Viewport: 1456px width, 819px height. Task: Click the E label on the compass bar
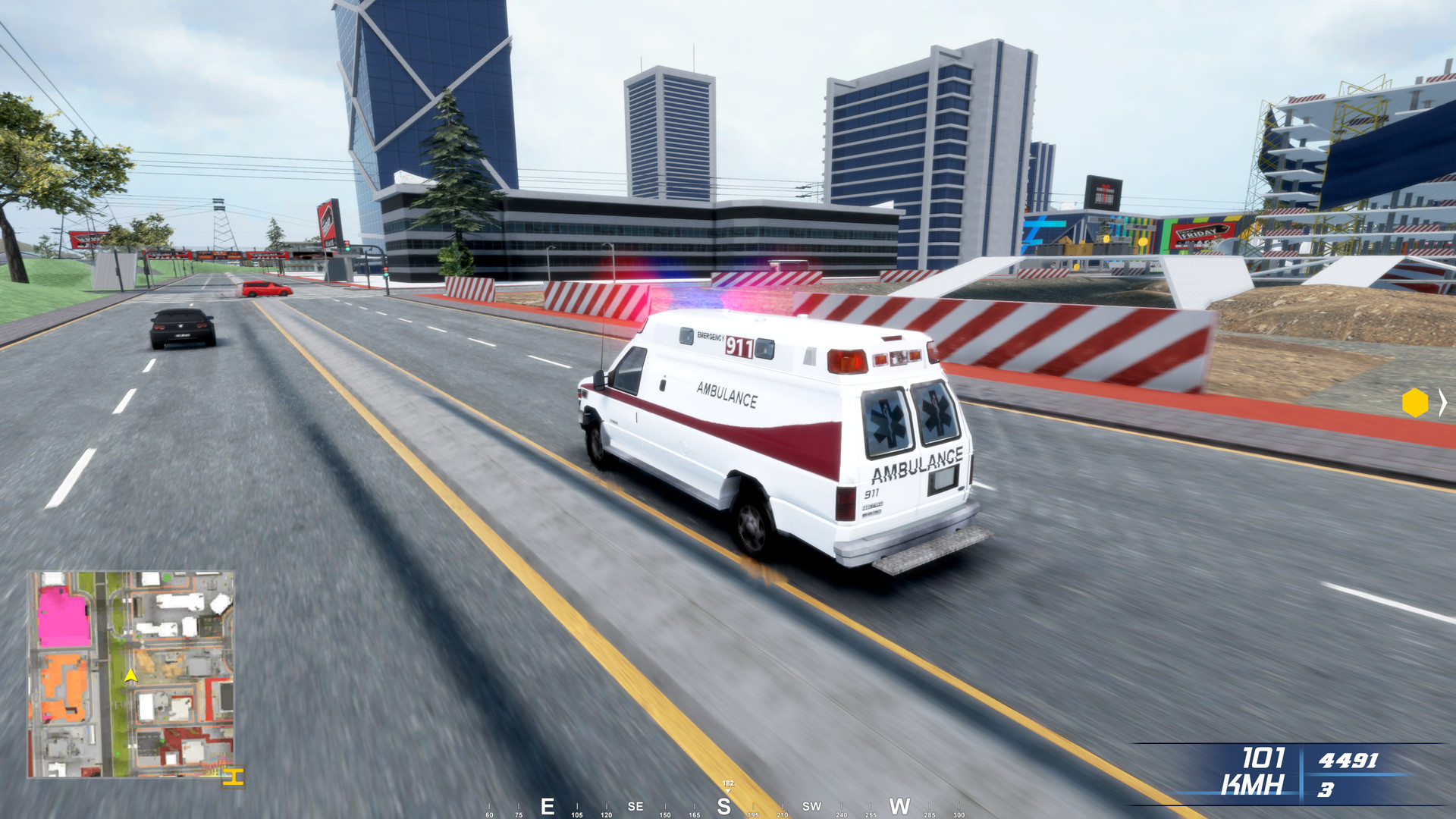[546, 805]
